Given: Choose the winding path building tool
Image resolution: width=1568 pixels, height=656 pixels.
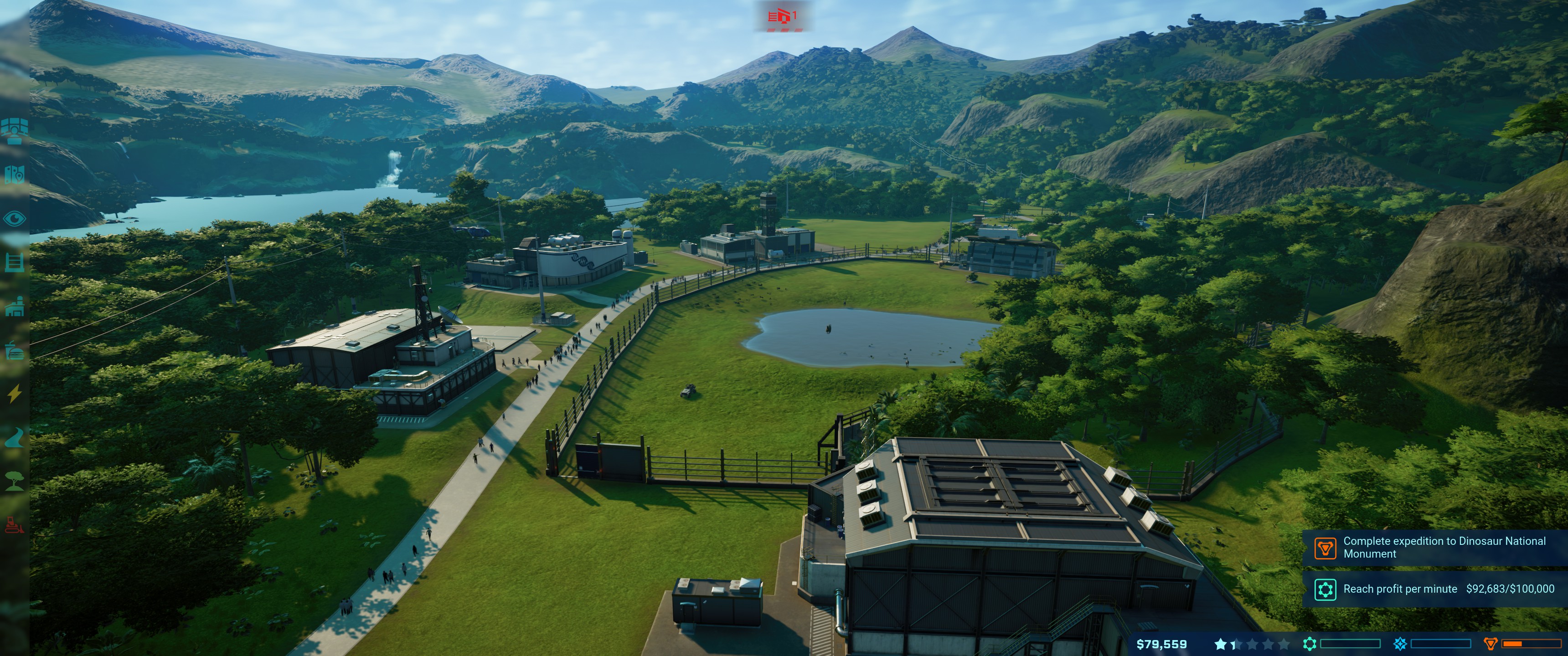Looking at the screenshot, I should [x=15, y=437].
